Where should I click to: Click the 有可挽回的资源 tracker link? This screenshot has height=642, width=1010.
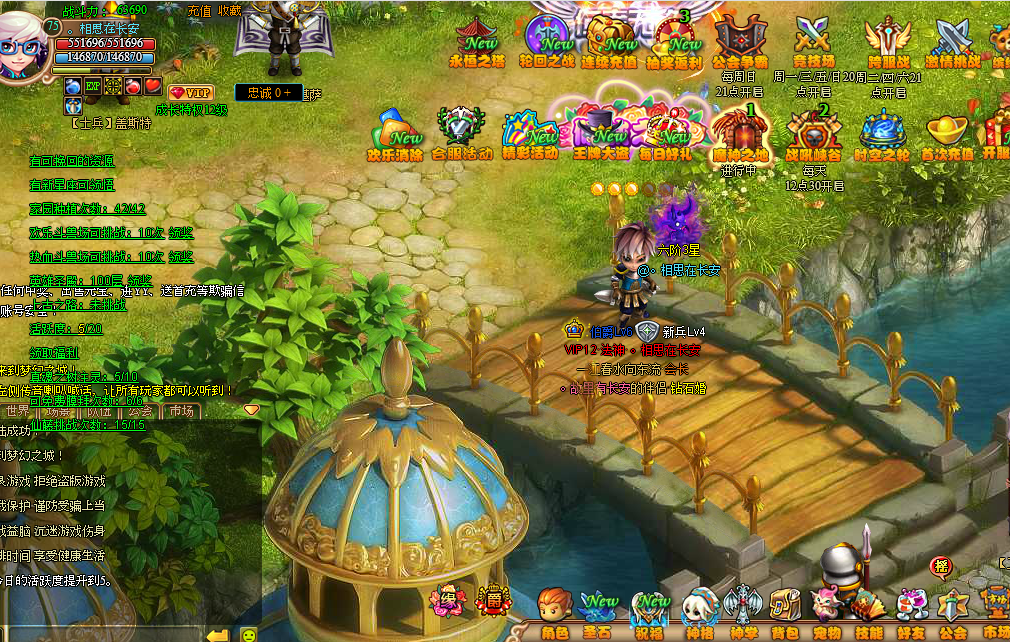72,160
